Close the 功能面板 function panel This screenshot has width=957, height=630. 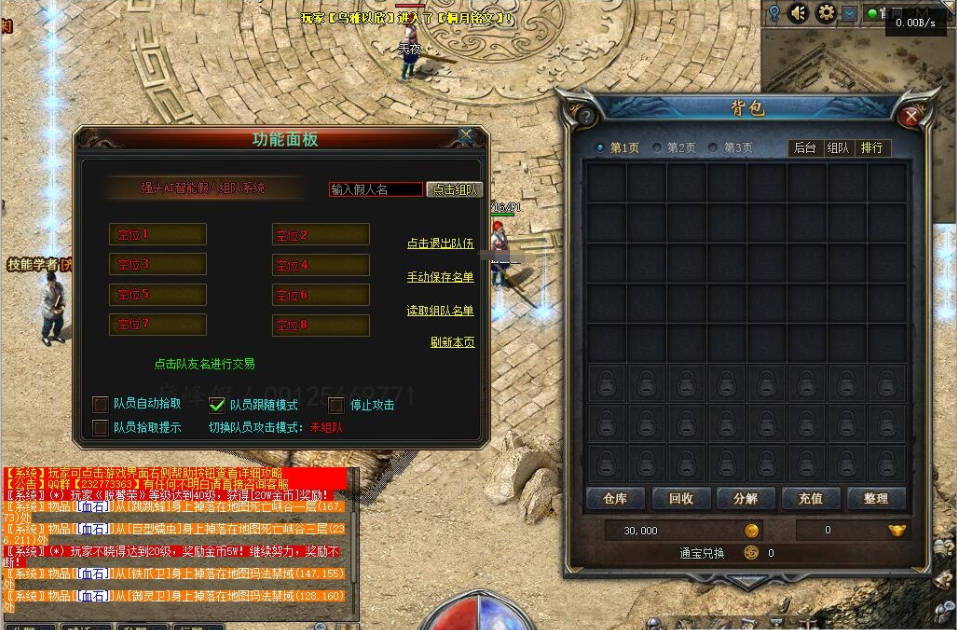[x=466, y=136]
